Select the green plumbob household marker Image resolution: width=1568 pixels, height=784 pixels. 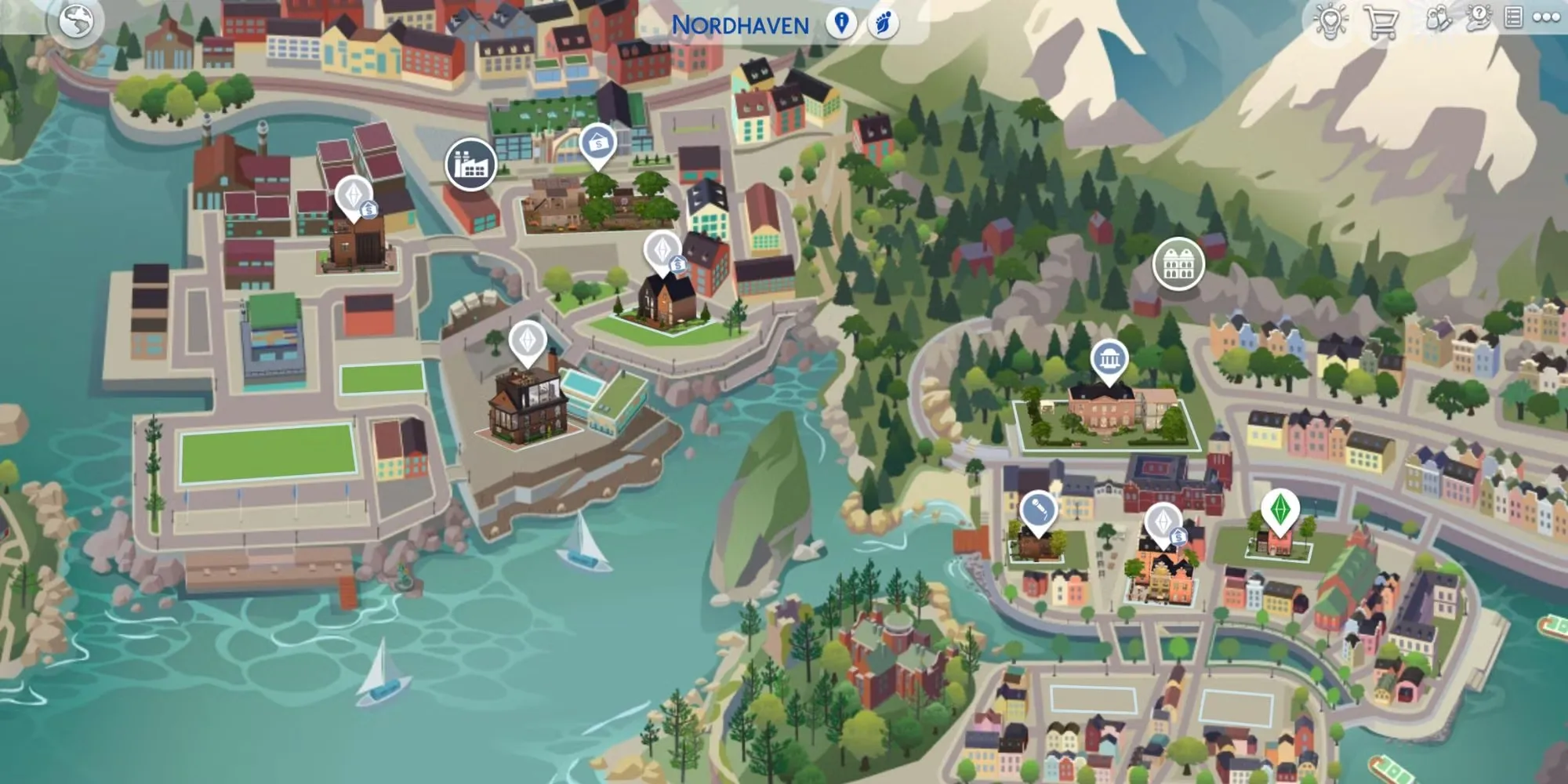click(x=1279, y=510)
